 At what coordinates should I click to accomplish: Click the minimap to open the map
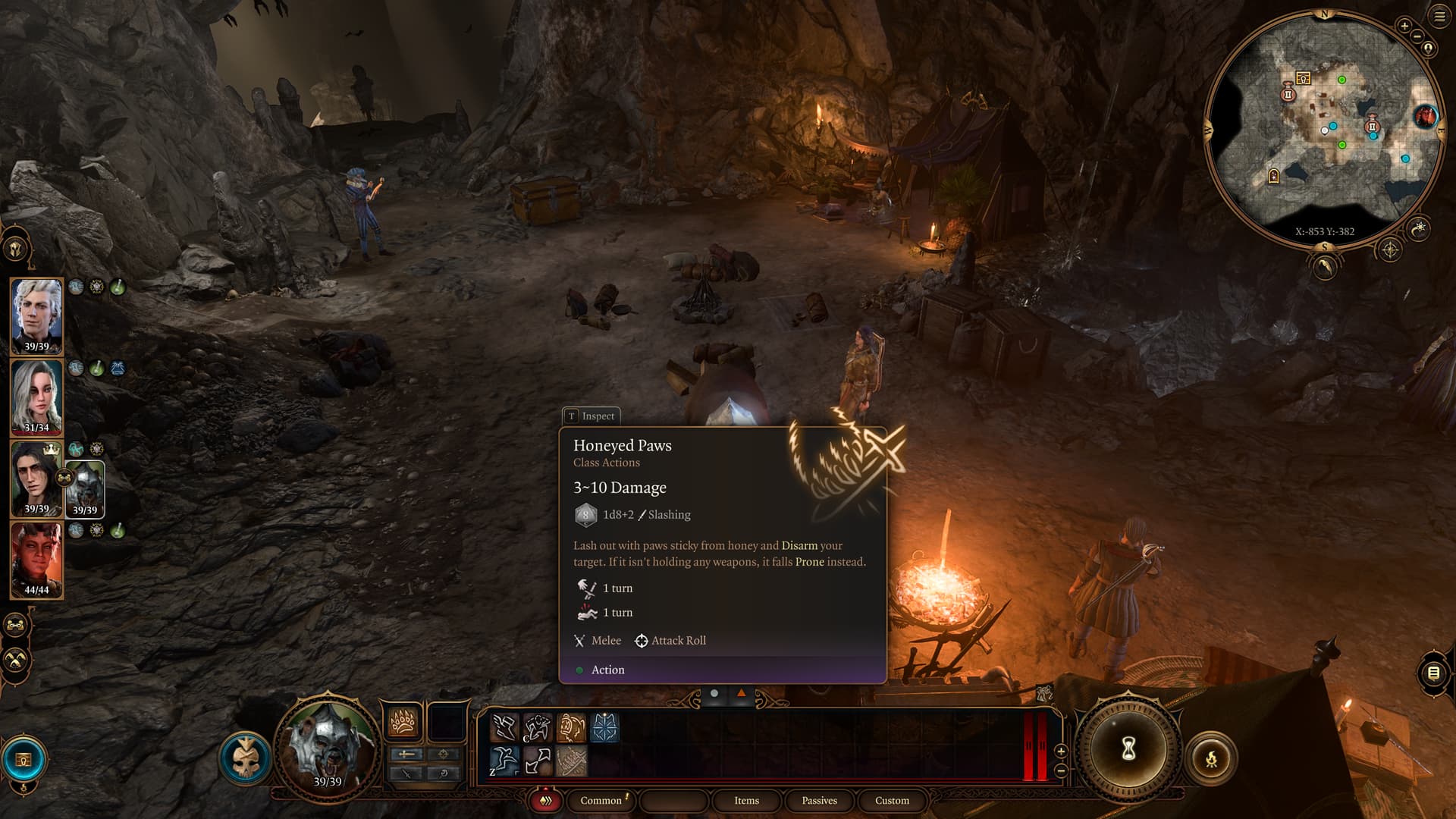click(x=1323, y=129)
